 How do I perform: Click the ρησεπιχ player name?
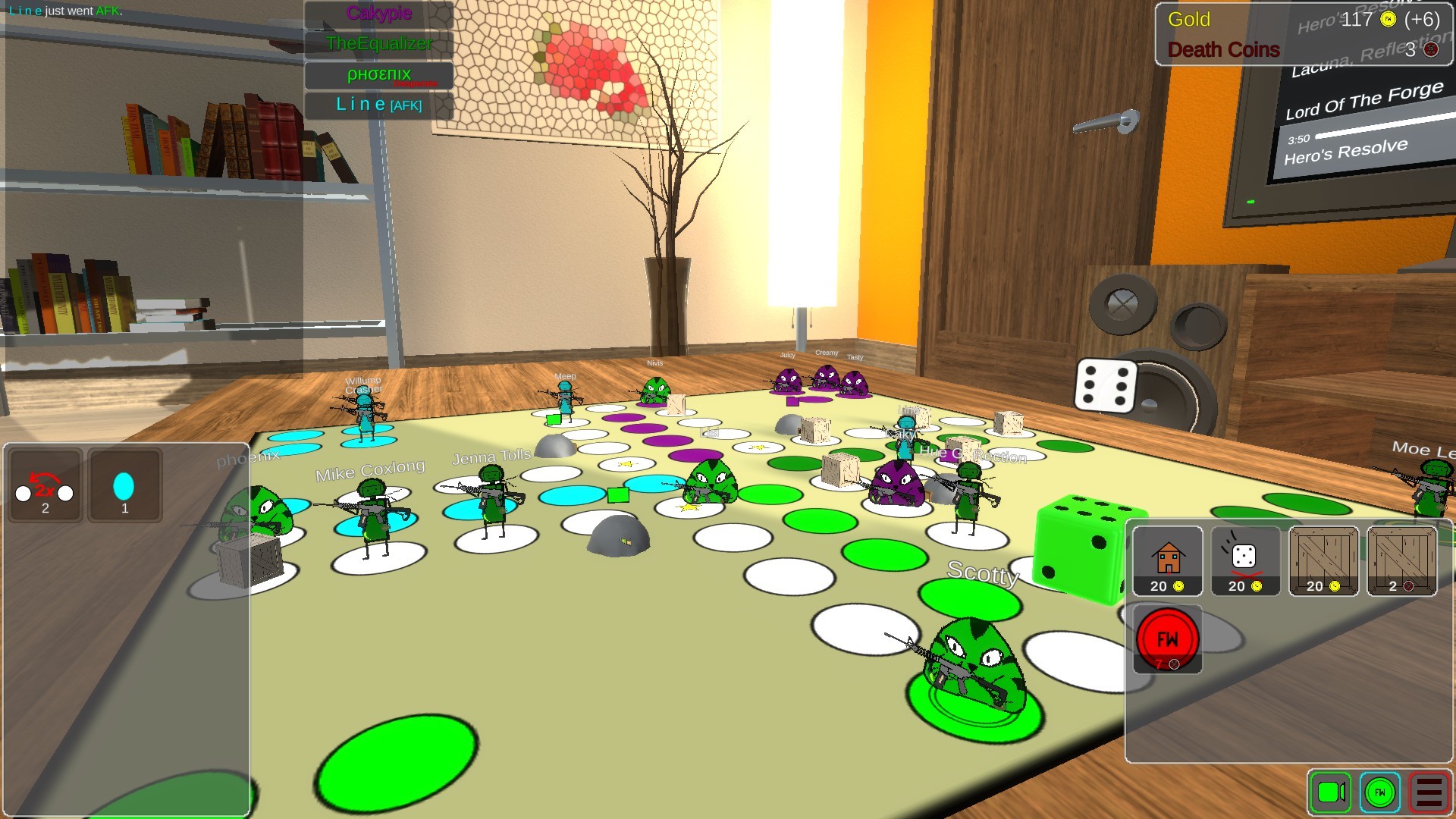click(x=378, y=74)
